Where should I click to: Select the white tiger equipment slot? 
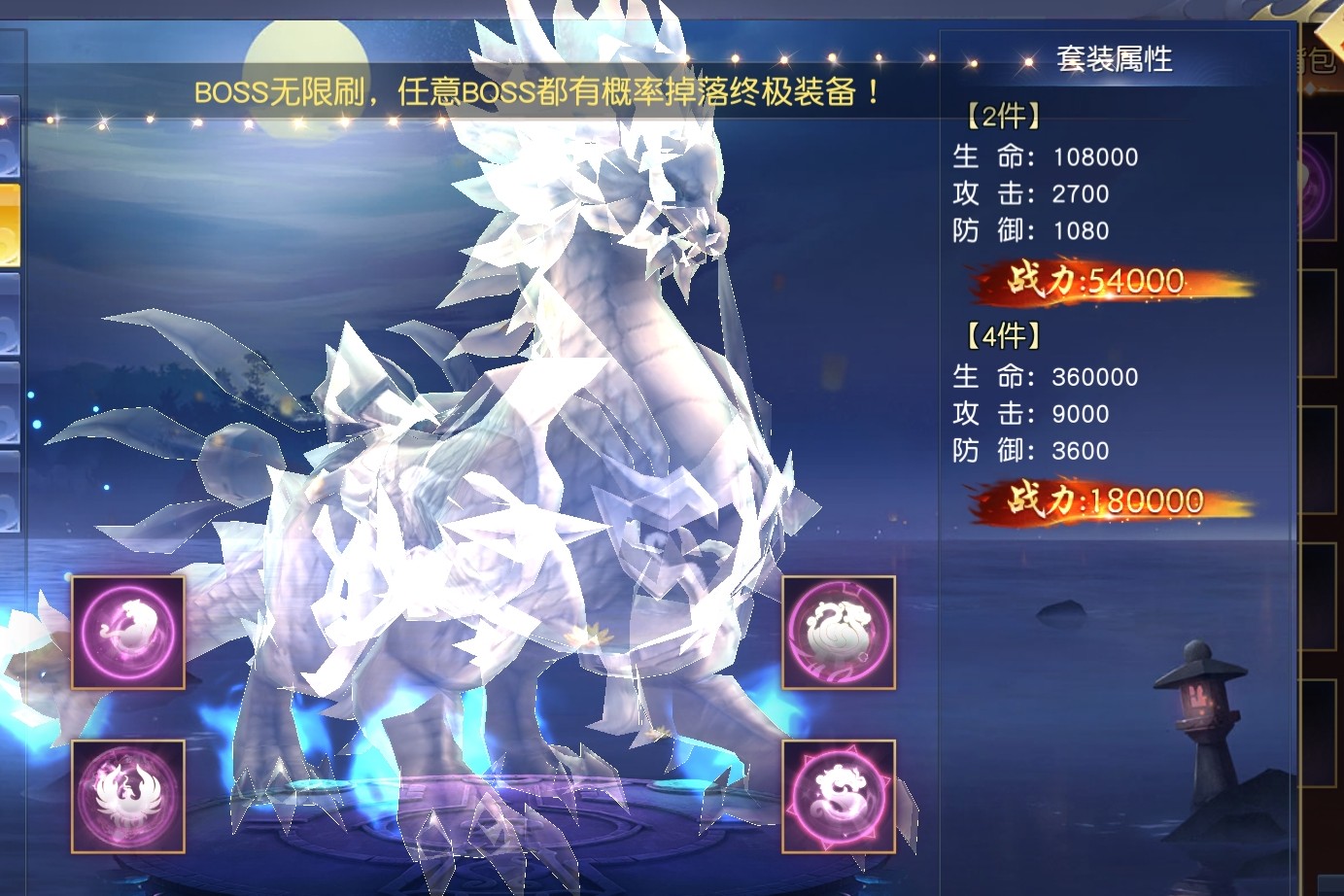tap(127, 633)
